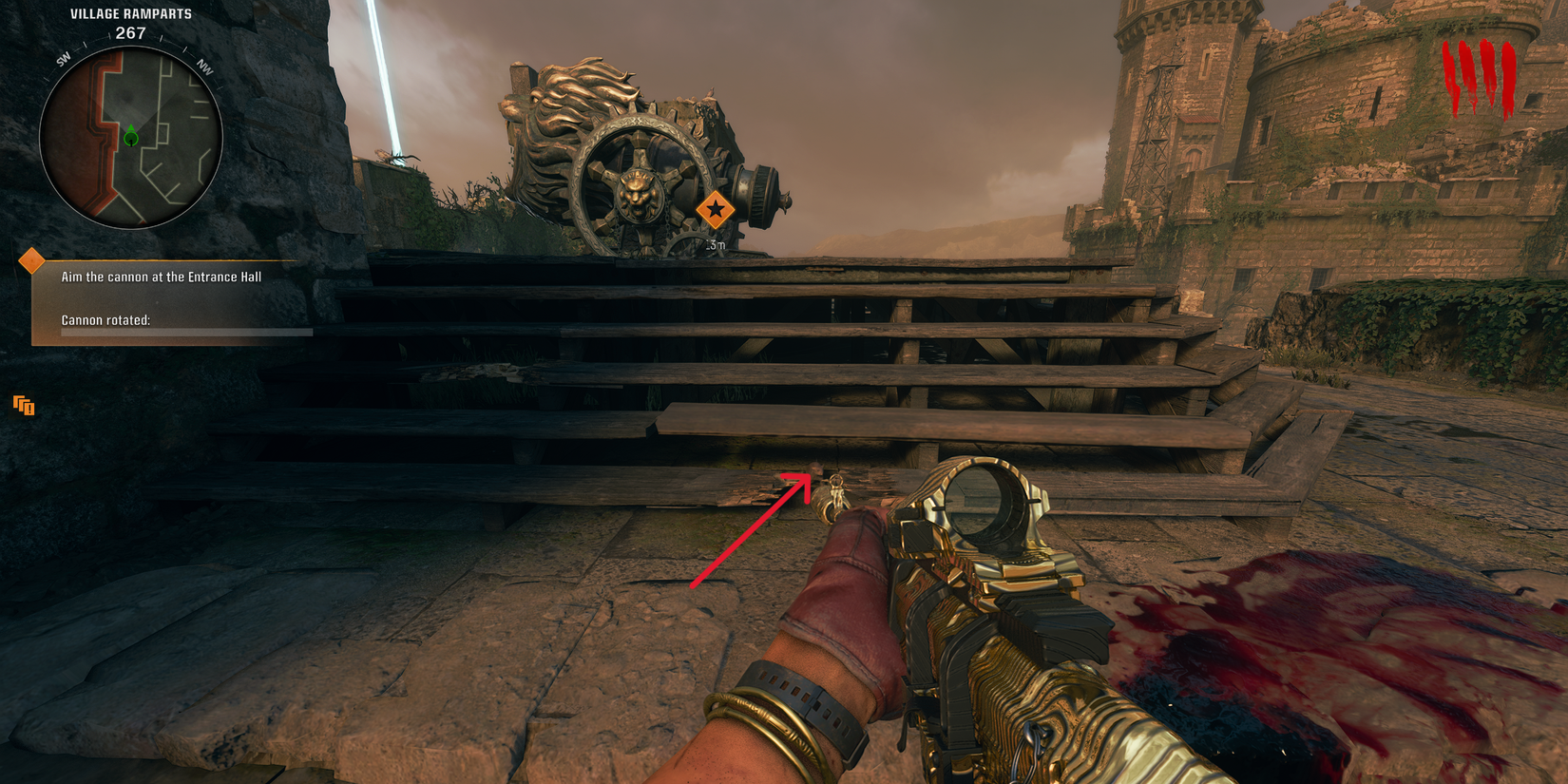Click the 267 heading number above the minimap
Viewport: 1568px width, 784px height.
131,31
